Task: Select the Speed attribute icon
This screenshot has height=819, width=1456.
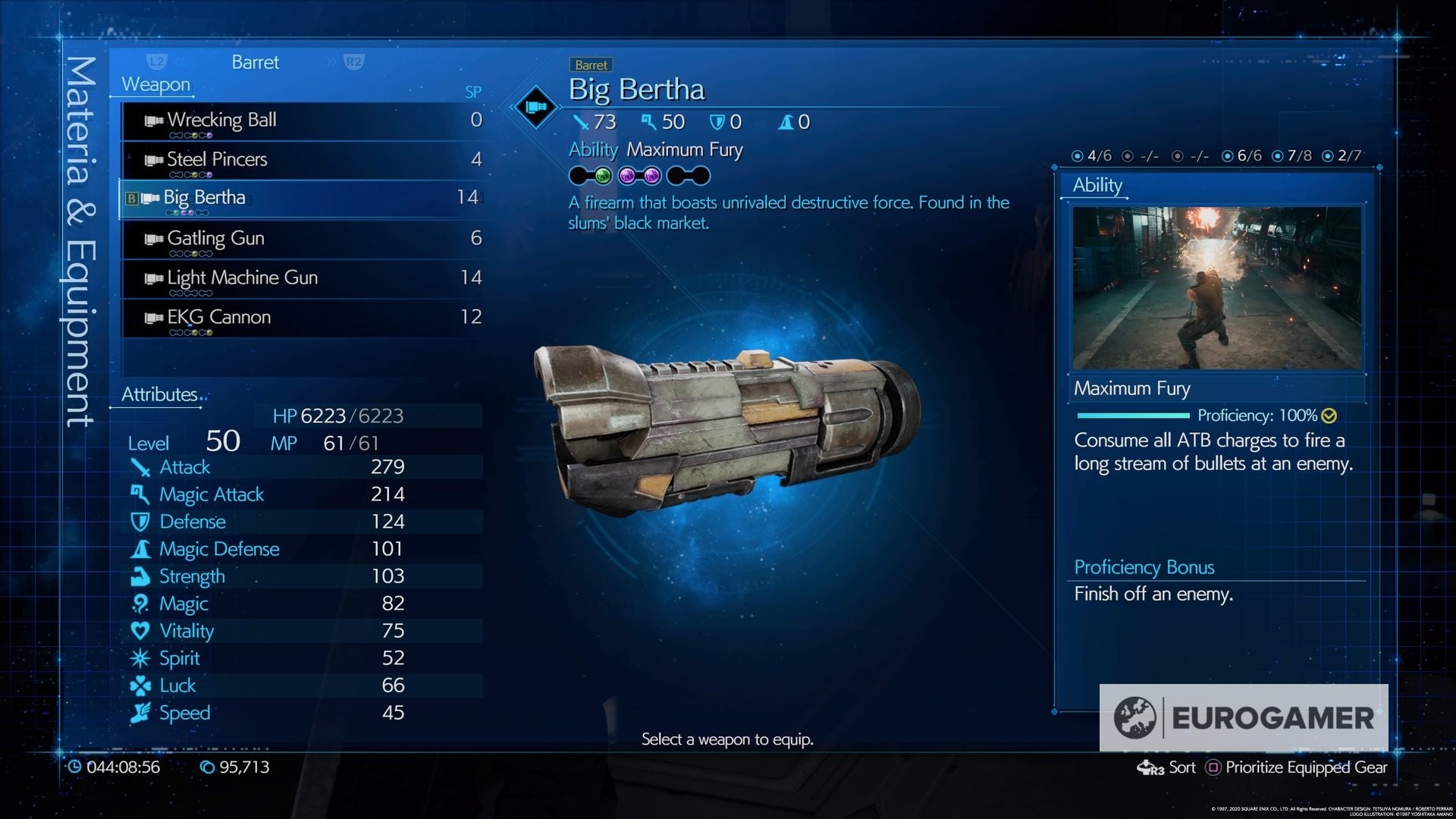Action: tap(140, 713)
